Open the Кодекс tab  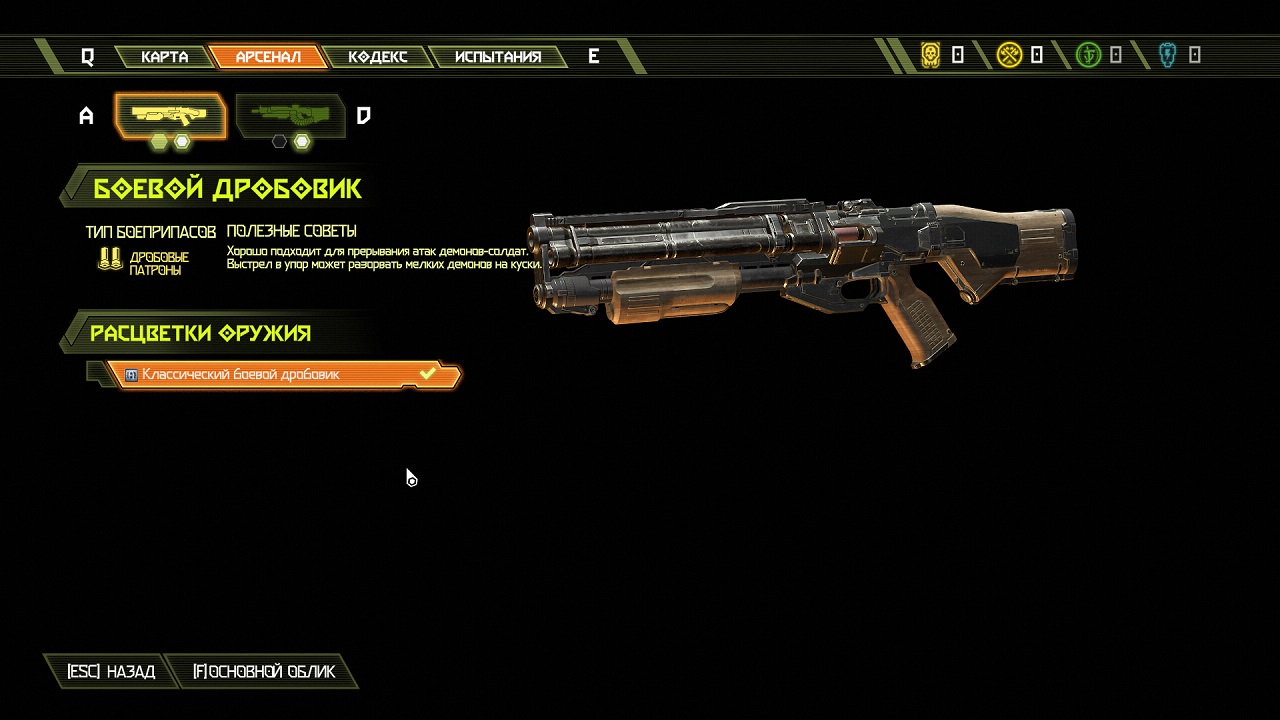tap(377, 57)
